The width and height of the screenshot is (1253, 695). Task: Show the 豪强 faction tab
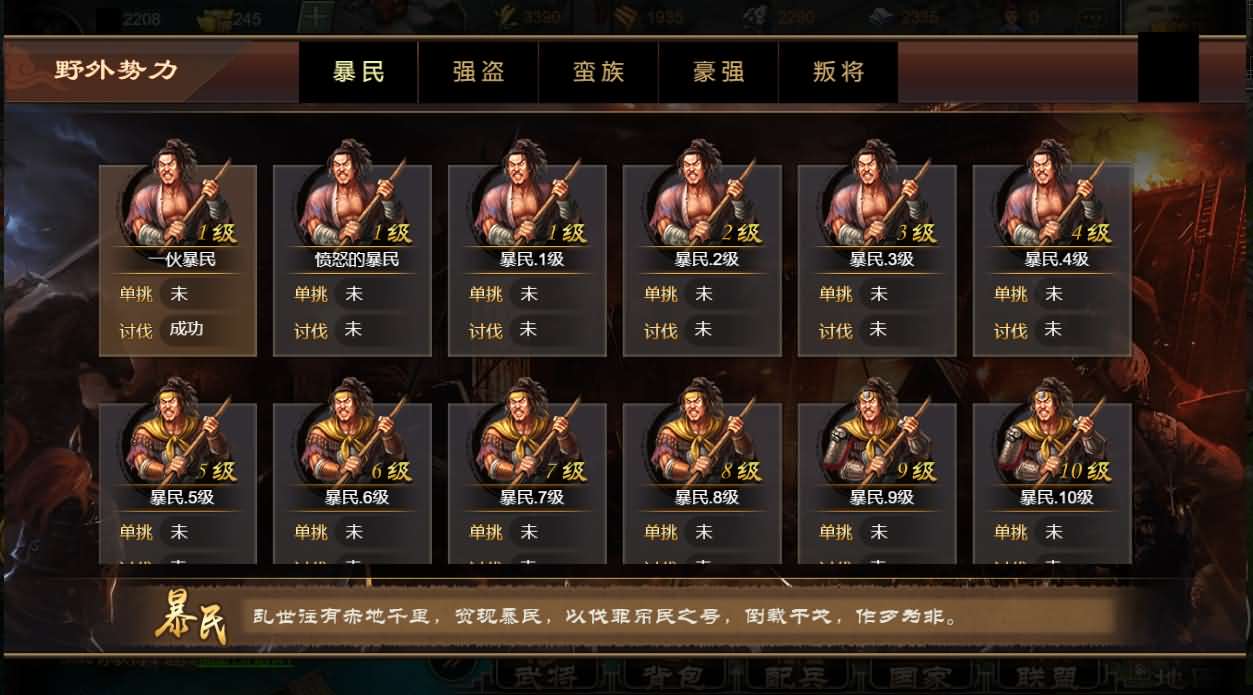[718, 72]
